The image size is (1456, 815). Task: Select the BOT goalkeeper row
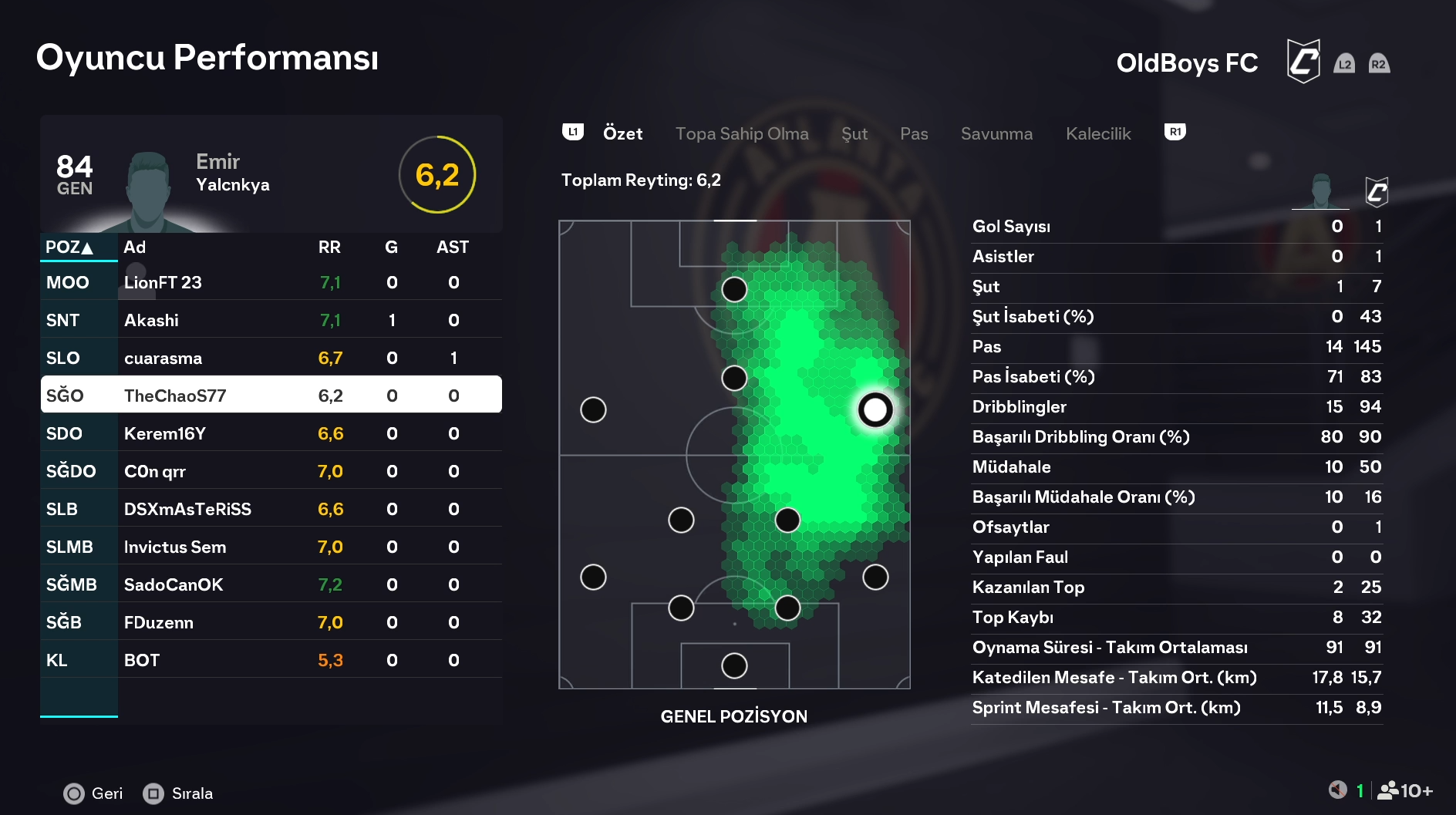pyautogui.click(x=271, y=660)
